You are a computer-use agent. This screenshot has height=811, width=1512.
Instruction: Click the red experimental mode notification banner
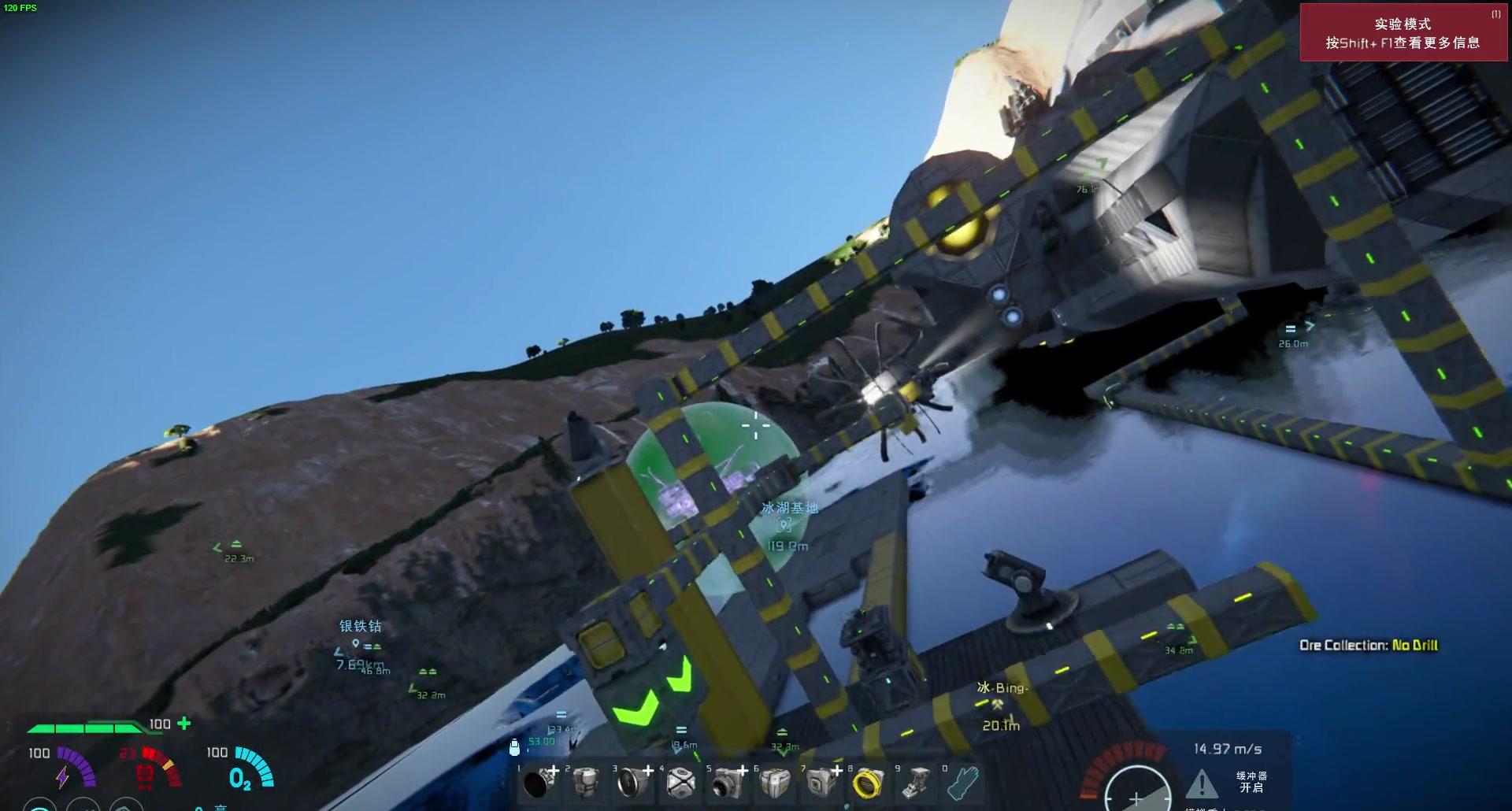1403,33
